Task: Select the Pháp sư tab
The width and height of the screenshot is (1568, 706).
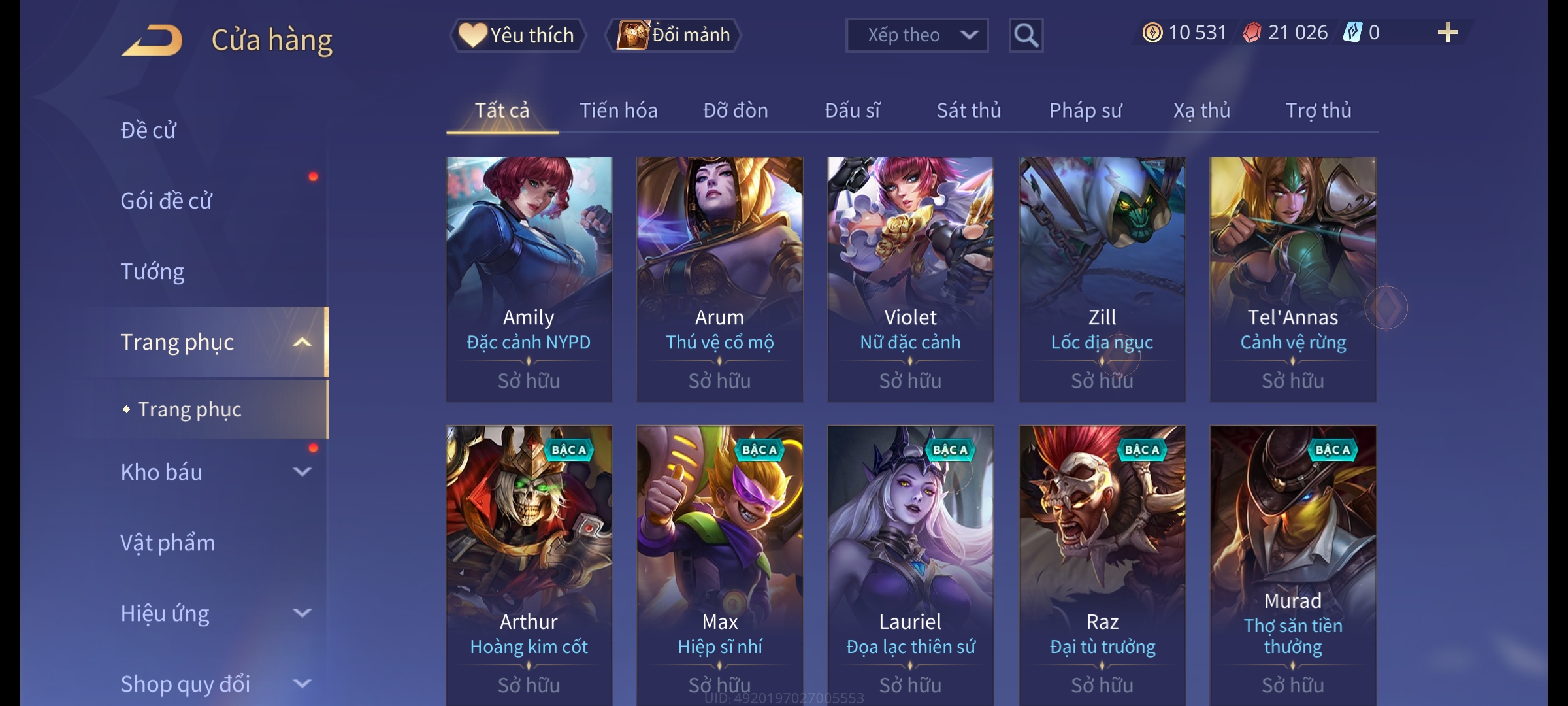Action: pyautogui.click(x=1085, y=110)
